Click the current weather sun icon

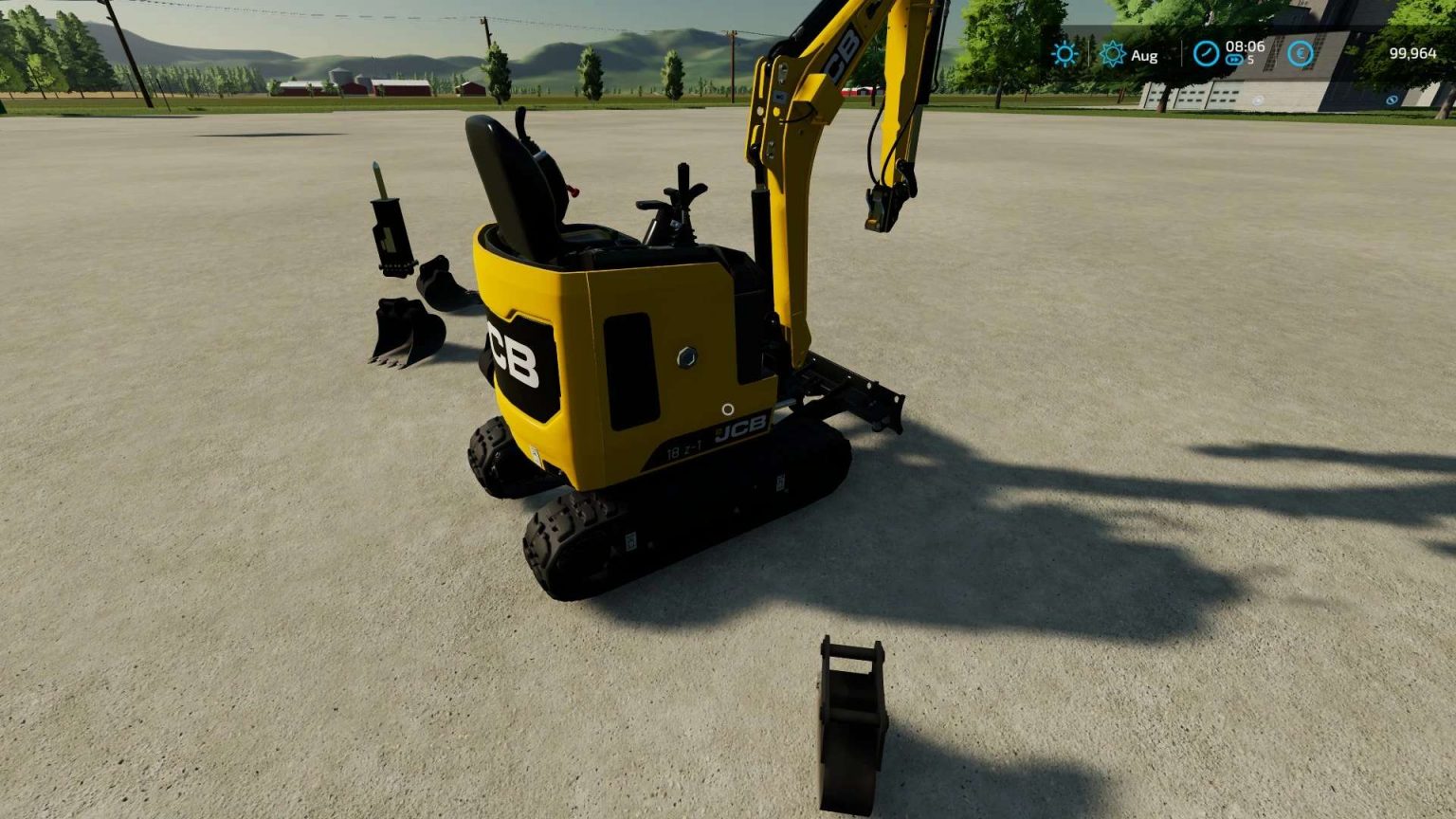(x=1065, y=54)
